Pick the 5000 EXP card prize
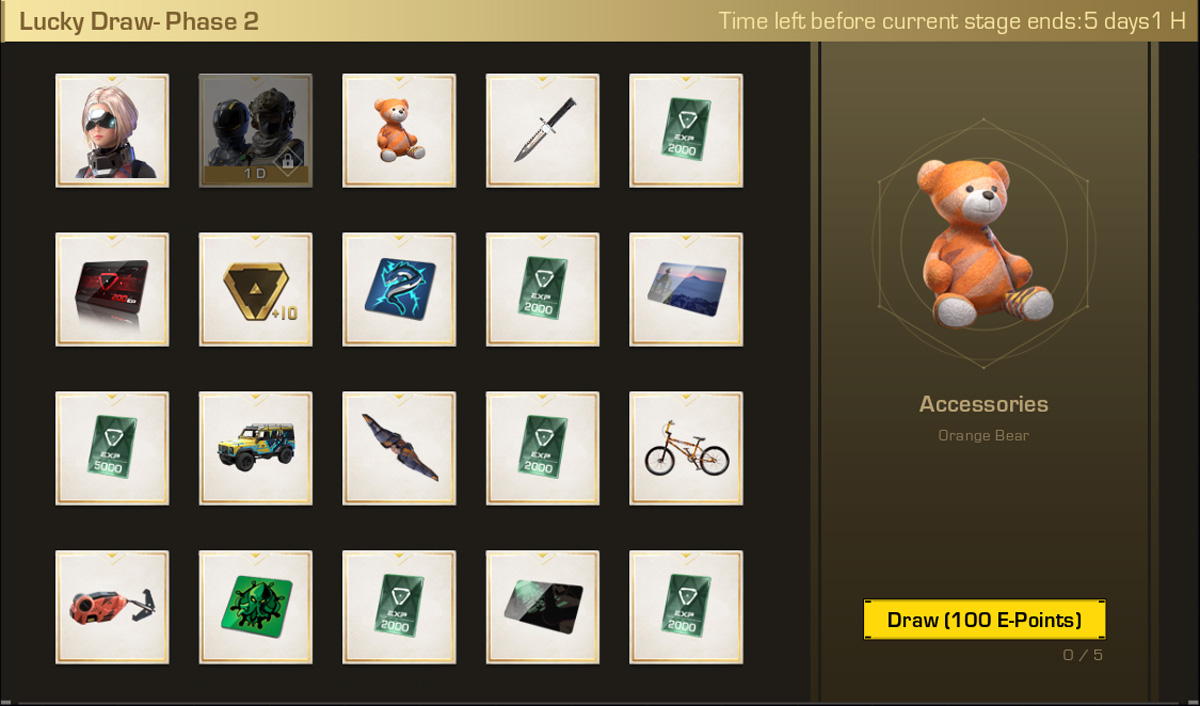The width and height of the screenshot is (1200, 706). pyautogui.click(x=112, y=448)
